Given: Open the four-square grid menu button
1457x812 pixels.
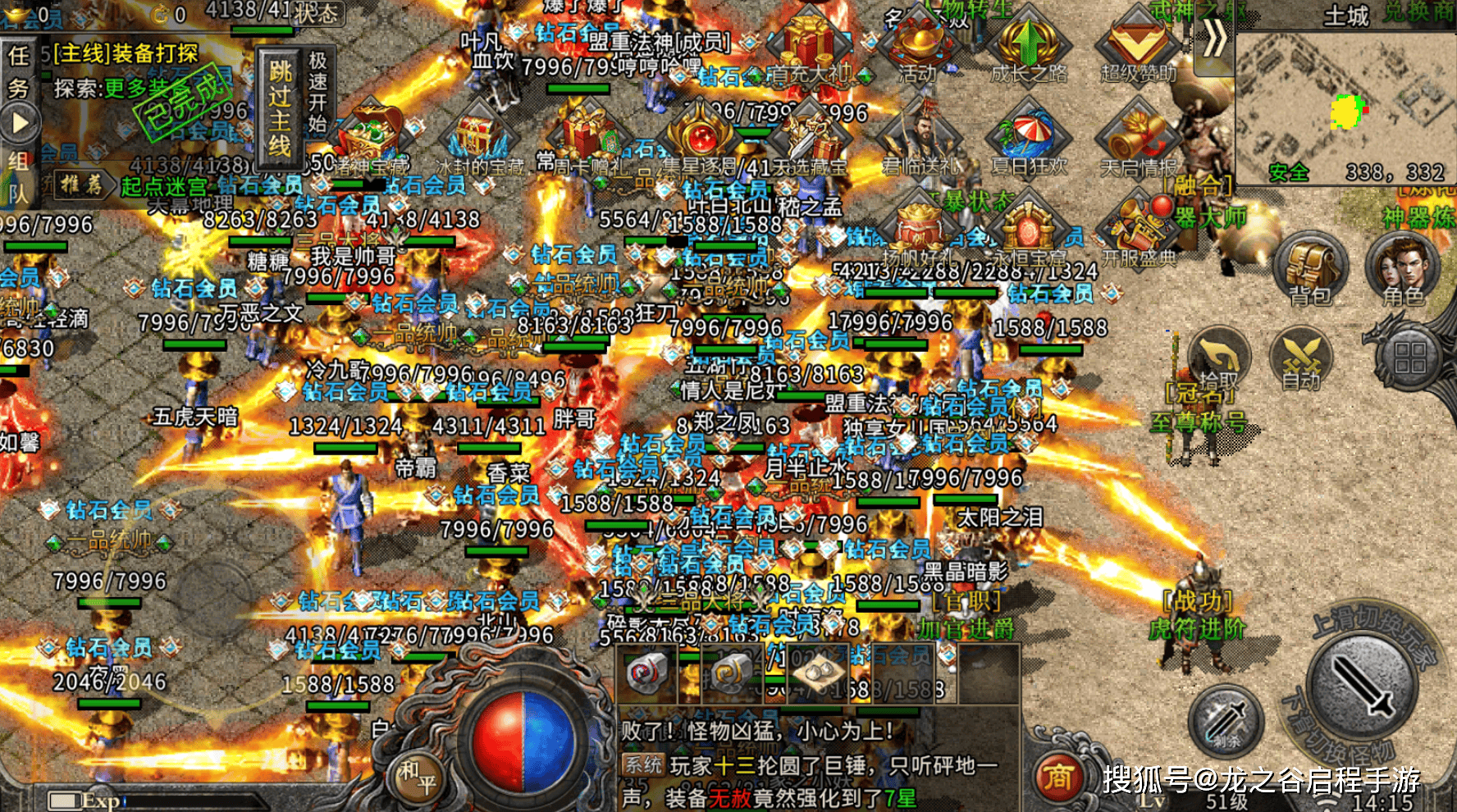Looking at the screenshot, I should click(x=1409, y=358).
